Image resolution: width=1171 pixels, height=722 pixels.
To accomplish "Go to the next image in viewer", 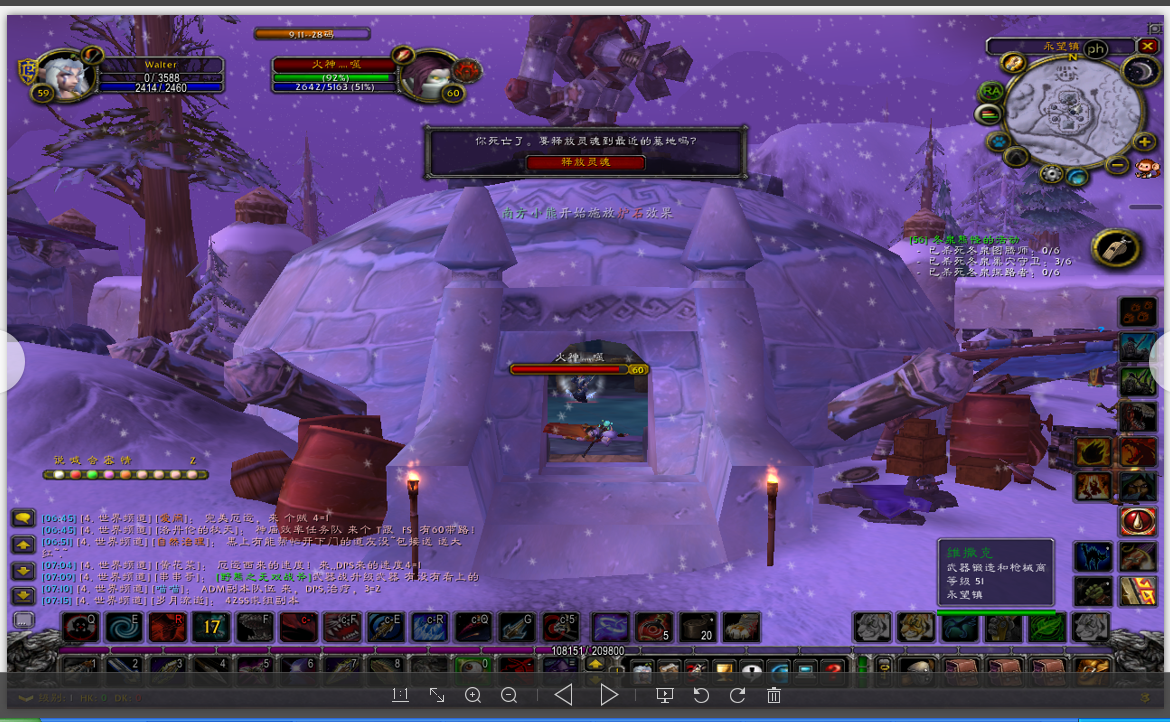I will 609,695.
